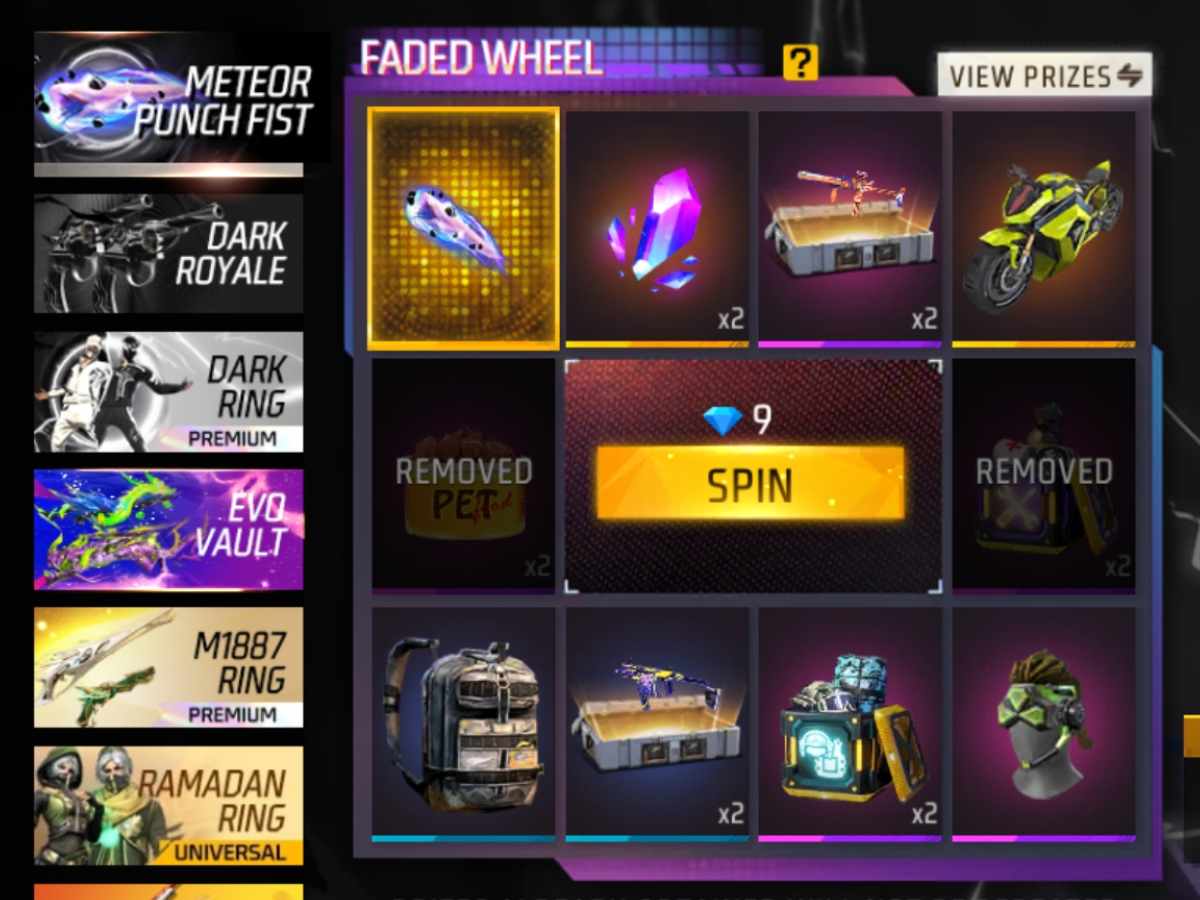
Task: Open the M1887 Ring Premium event
Action: pyautogui.click(x=169, y=667)
